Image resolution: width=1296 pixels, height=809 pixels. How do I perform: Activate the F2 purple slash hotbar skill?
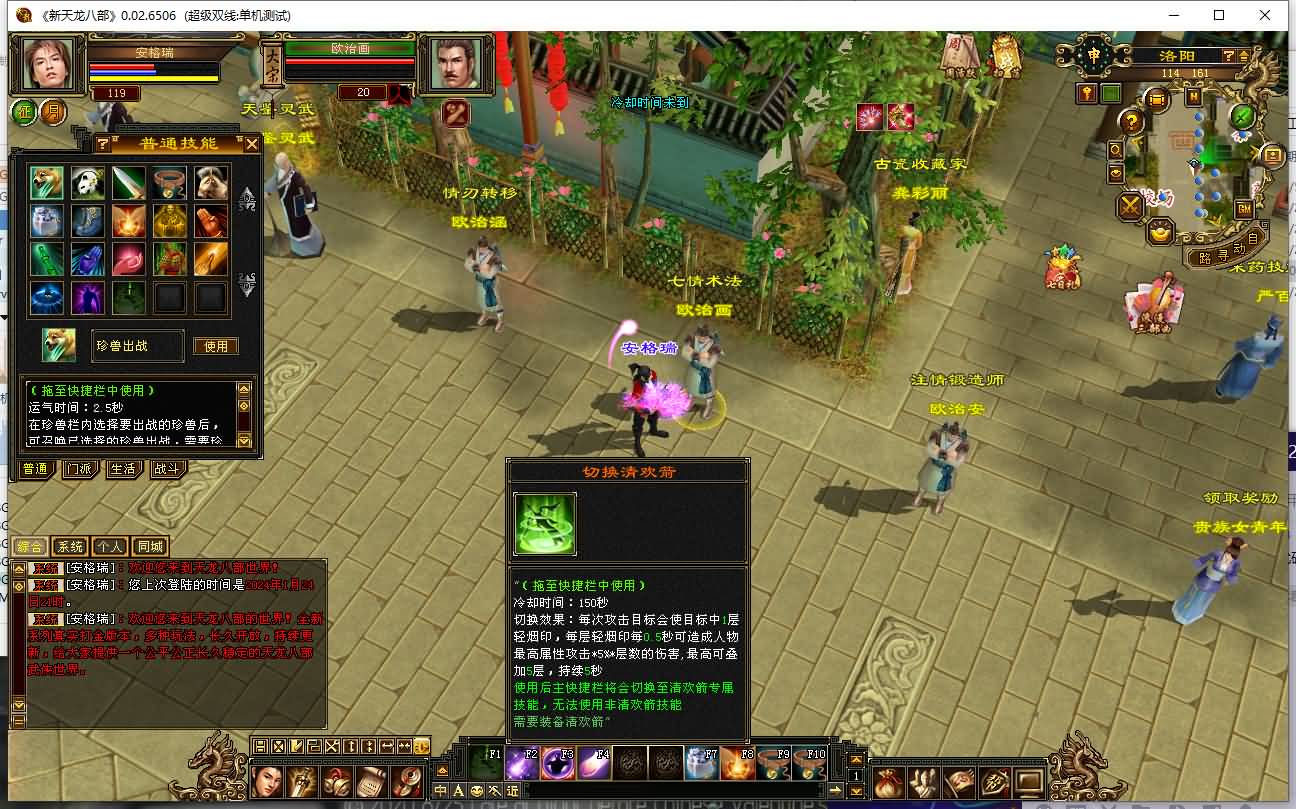[x=522, y=763]
